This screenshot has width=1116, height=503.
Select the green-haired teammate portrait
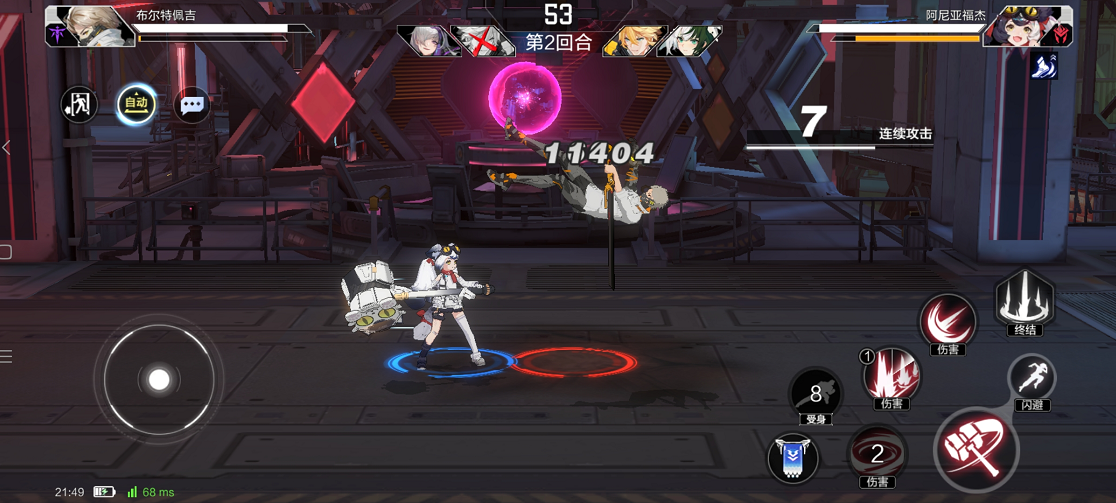[690, 41]
